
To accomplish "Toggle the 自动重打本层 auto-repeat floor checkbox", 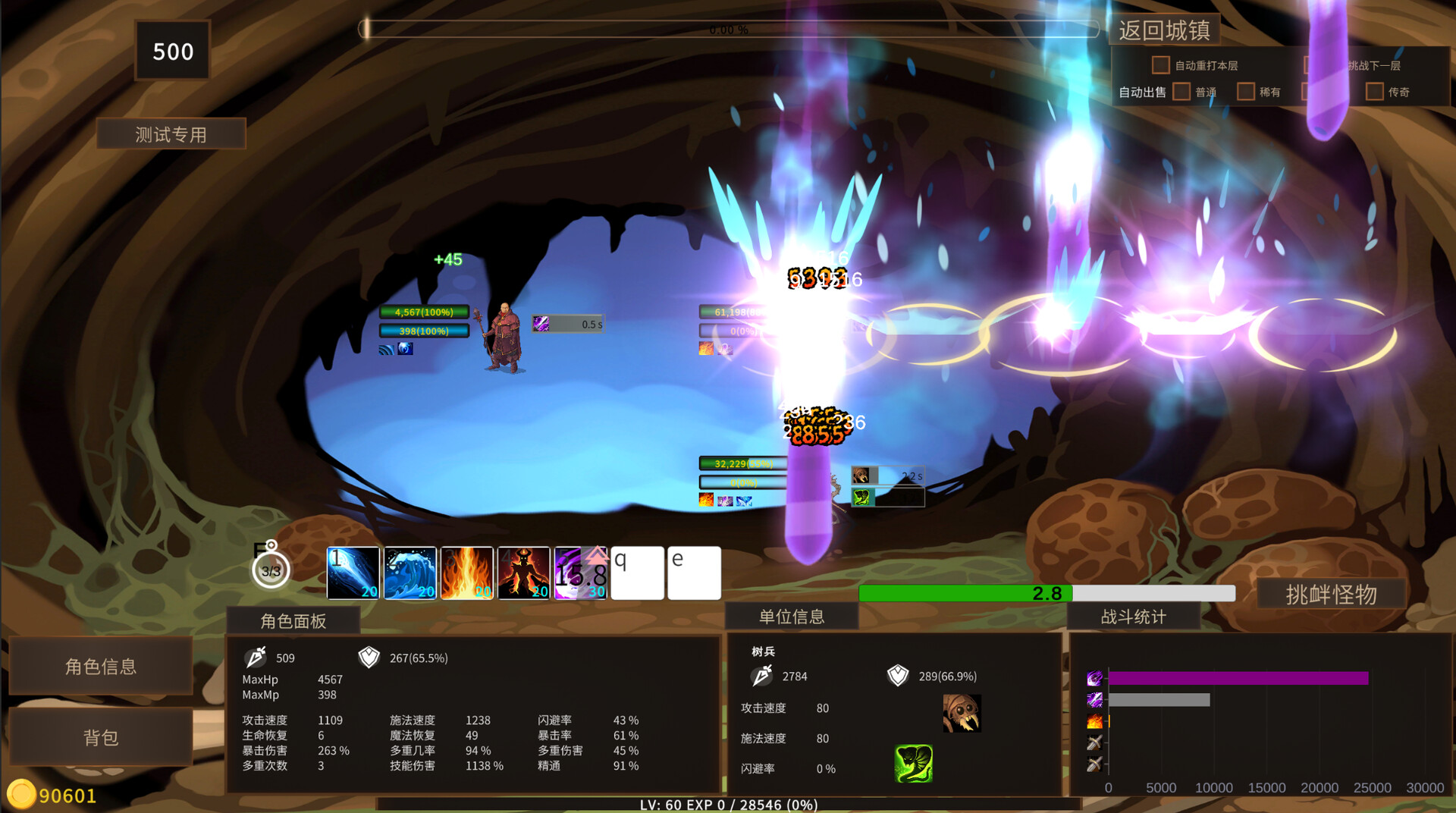I will (x=1160, y=65).
